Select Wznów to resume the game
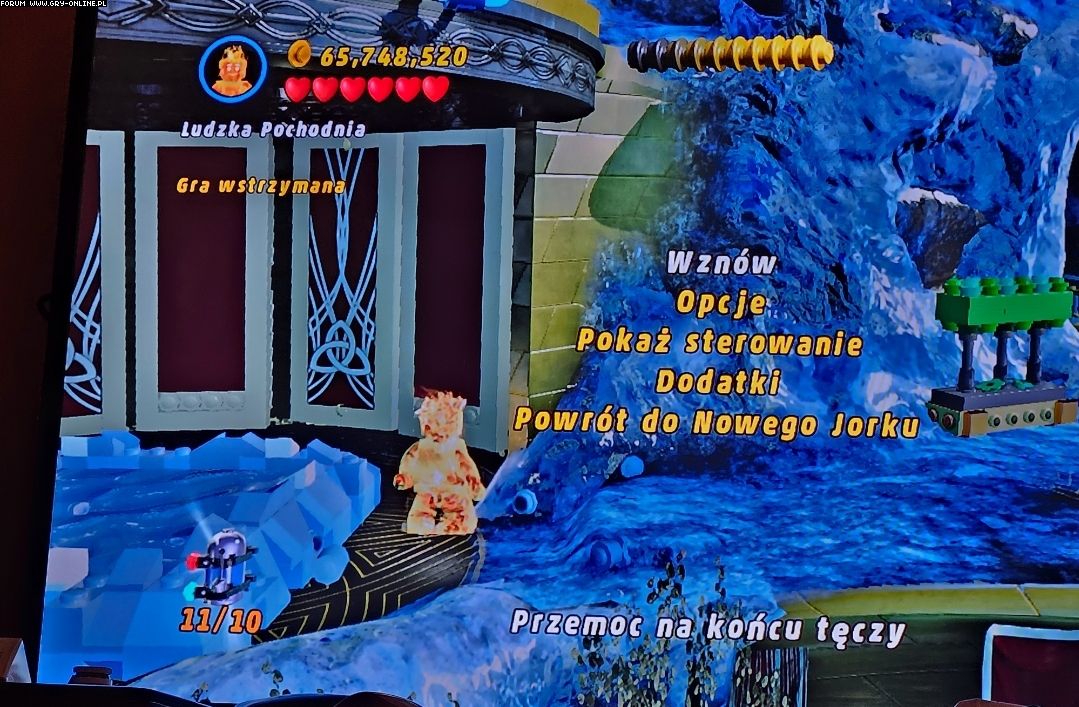Screen dimensions: 1079x707 [721, 263]
